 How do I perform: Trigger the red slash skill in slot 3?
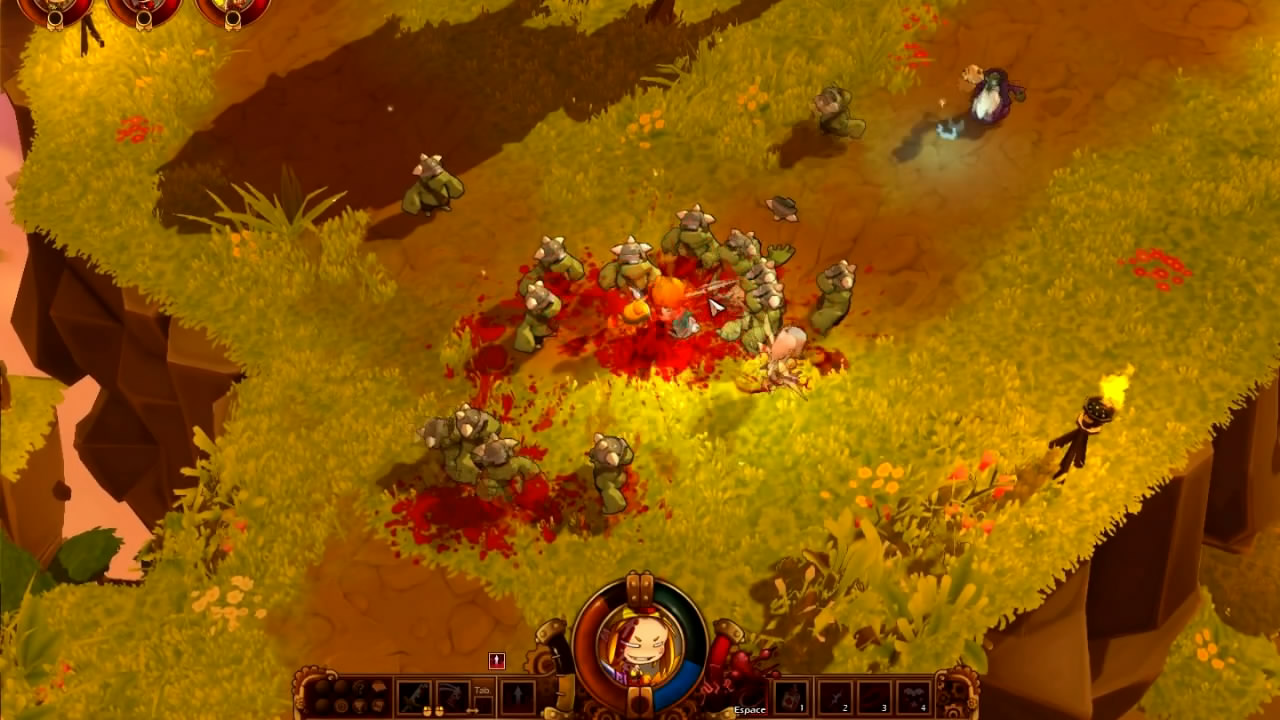click(x=874, y=696)
